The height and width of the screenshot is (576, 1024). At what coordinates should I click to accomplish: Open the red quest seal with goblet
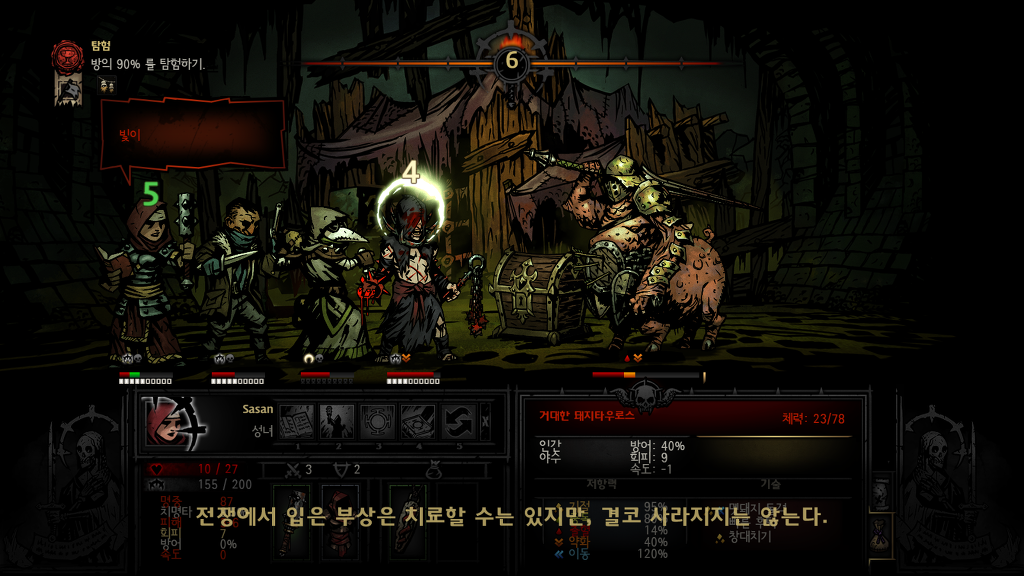[x=69, y=56]
